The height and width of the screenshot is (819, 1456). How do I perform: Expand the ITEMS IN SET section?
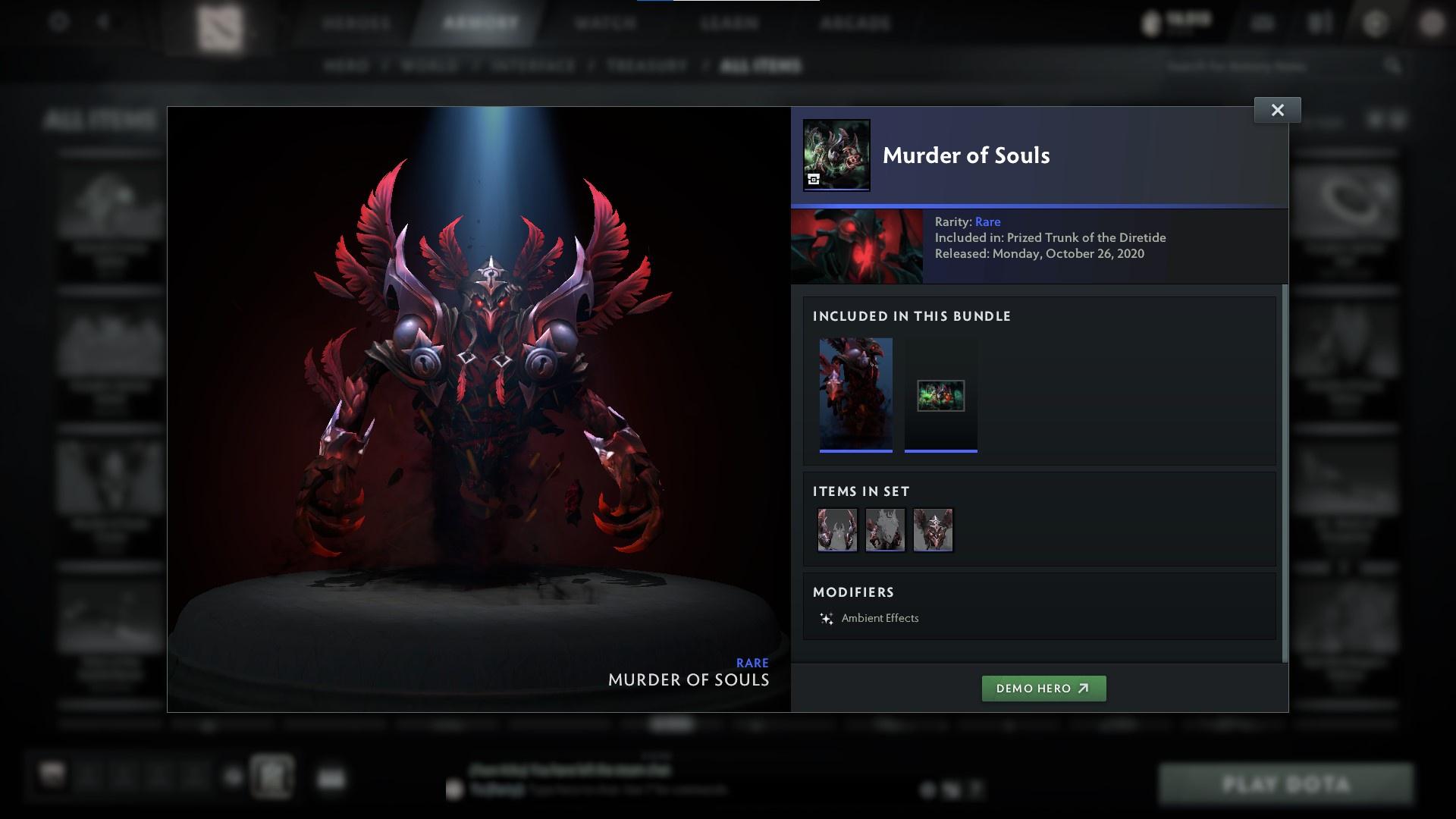861,491
